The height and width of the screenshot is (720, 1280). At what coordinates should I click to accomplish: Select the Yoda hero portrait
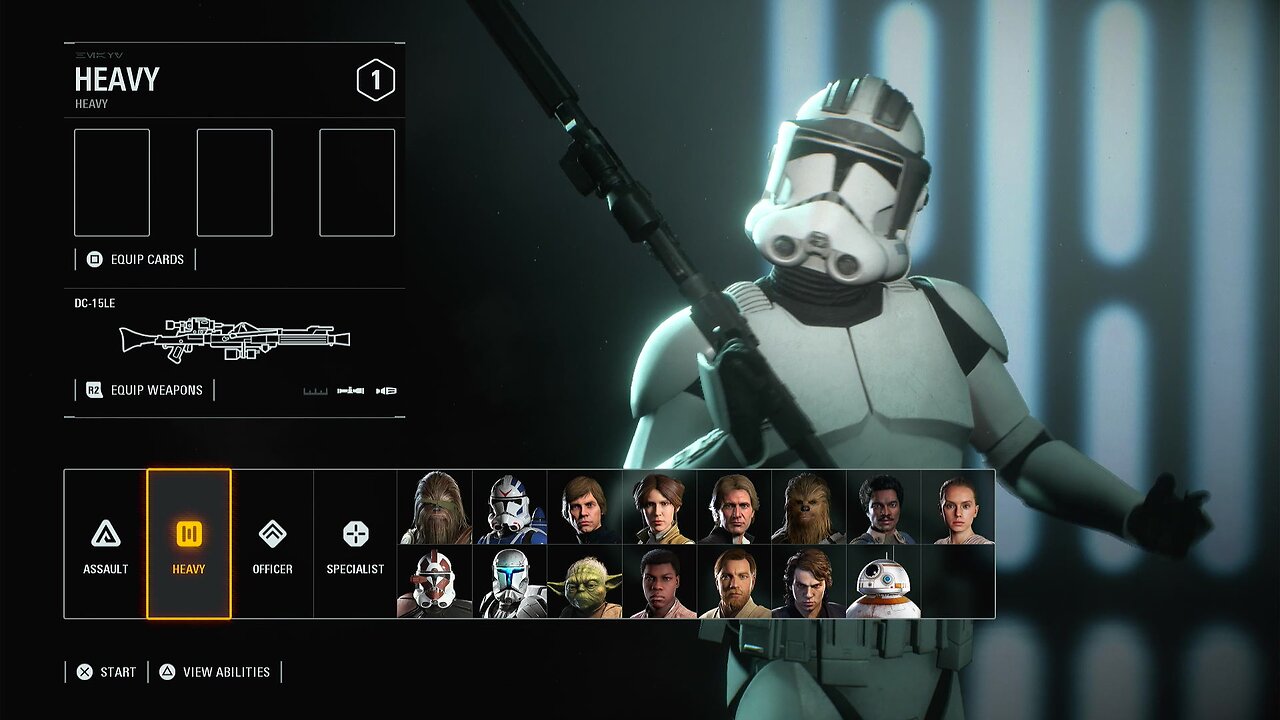584,582
